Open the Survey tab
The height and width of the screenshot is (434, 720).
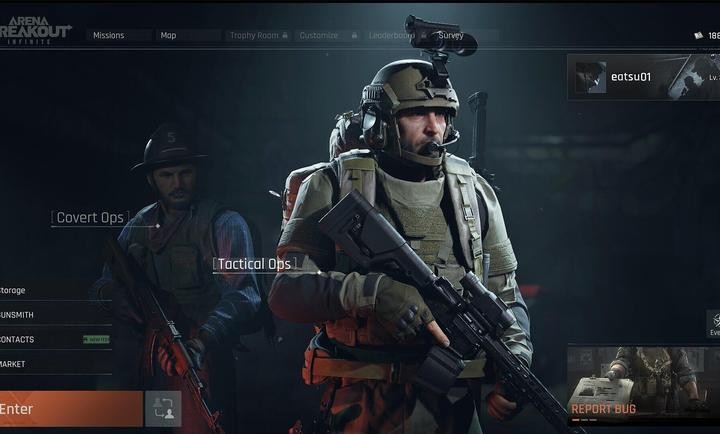451,35
